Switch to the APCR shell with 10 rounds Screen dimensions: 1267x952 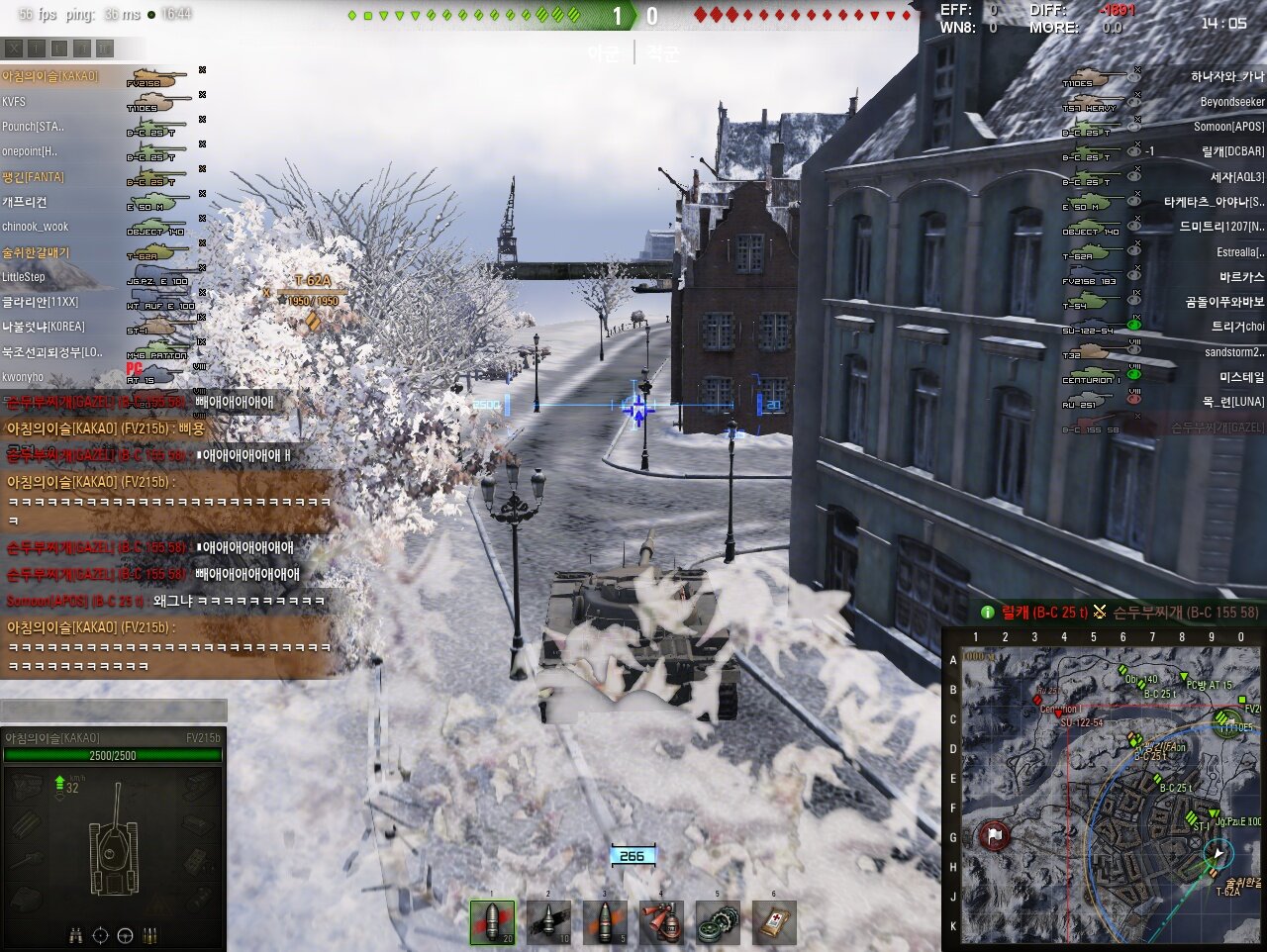(548, 922)
